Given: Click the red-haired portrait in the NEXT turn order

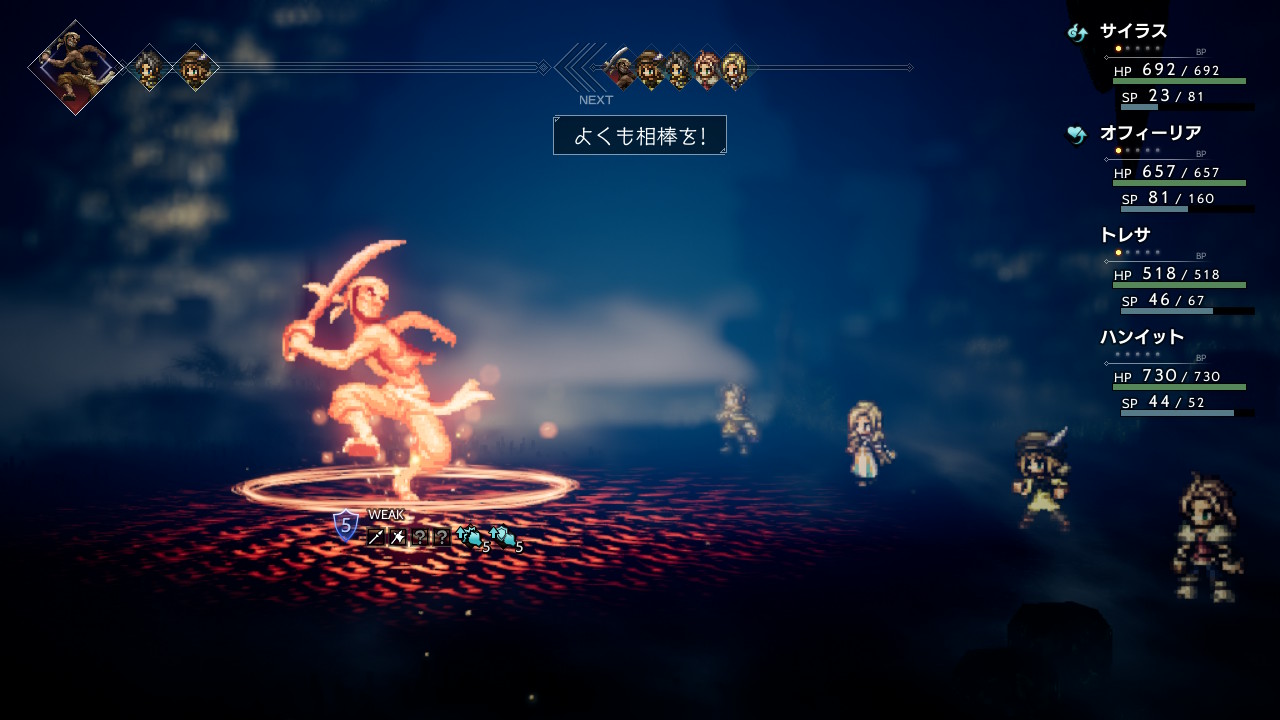Looking at the screenshot, I should tap(707, 68).
